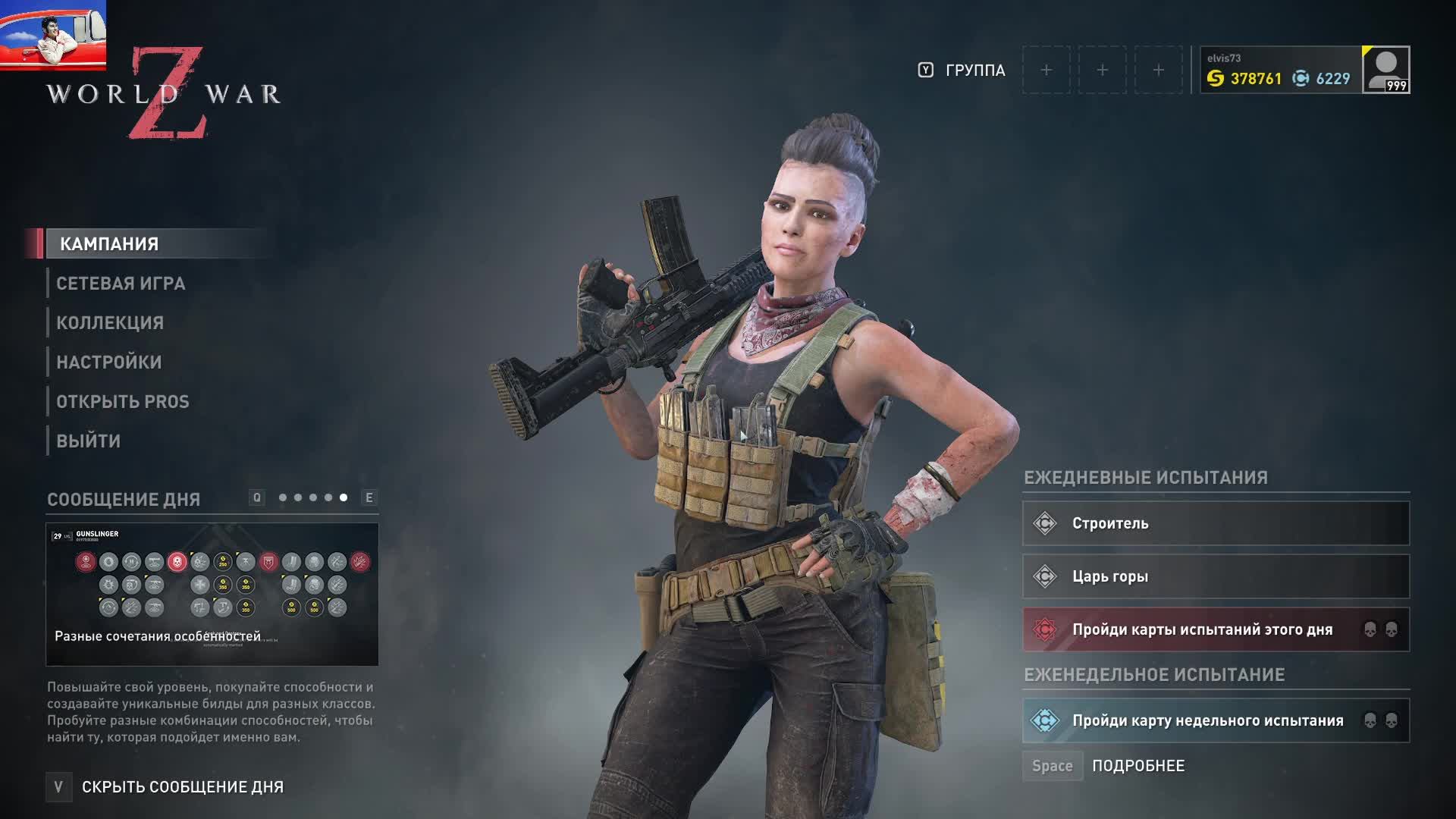Image resolution: width=1456 pixels, height=819 pixels.
Task: Open the Кампания menu entry
Action: click(109, 244)
